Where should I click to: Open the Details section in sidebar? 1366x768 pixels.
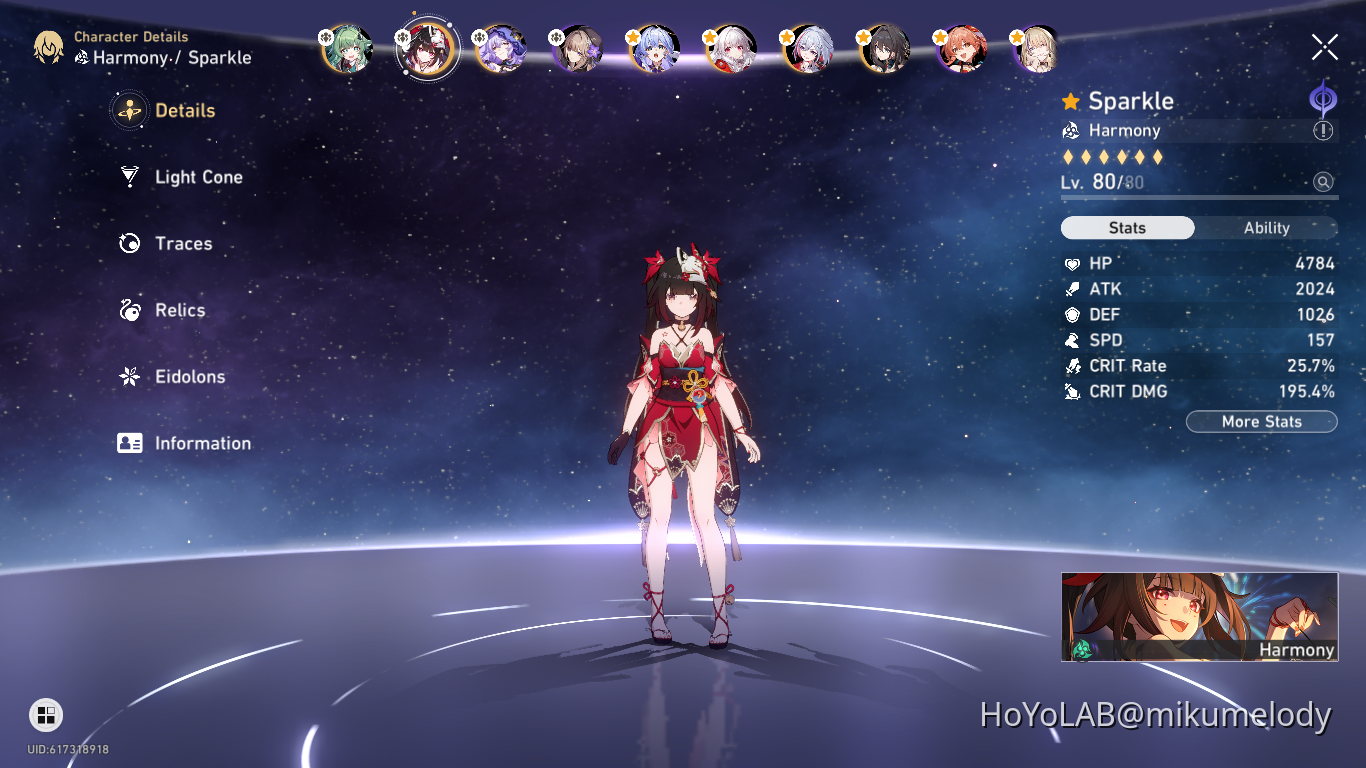[x=186, y=110]
